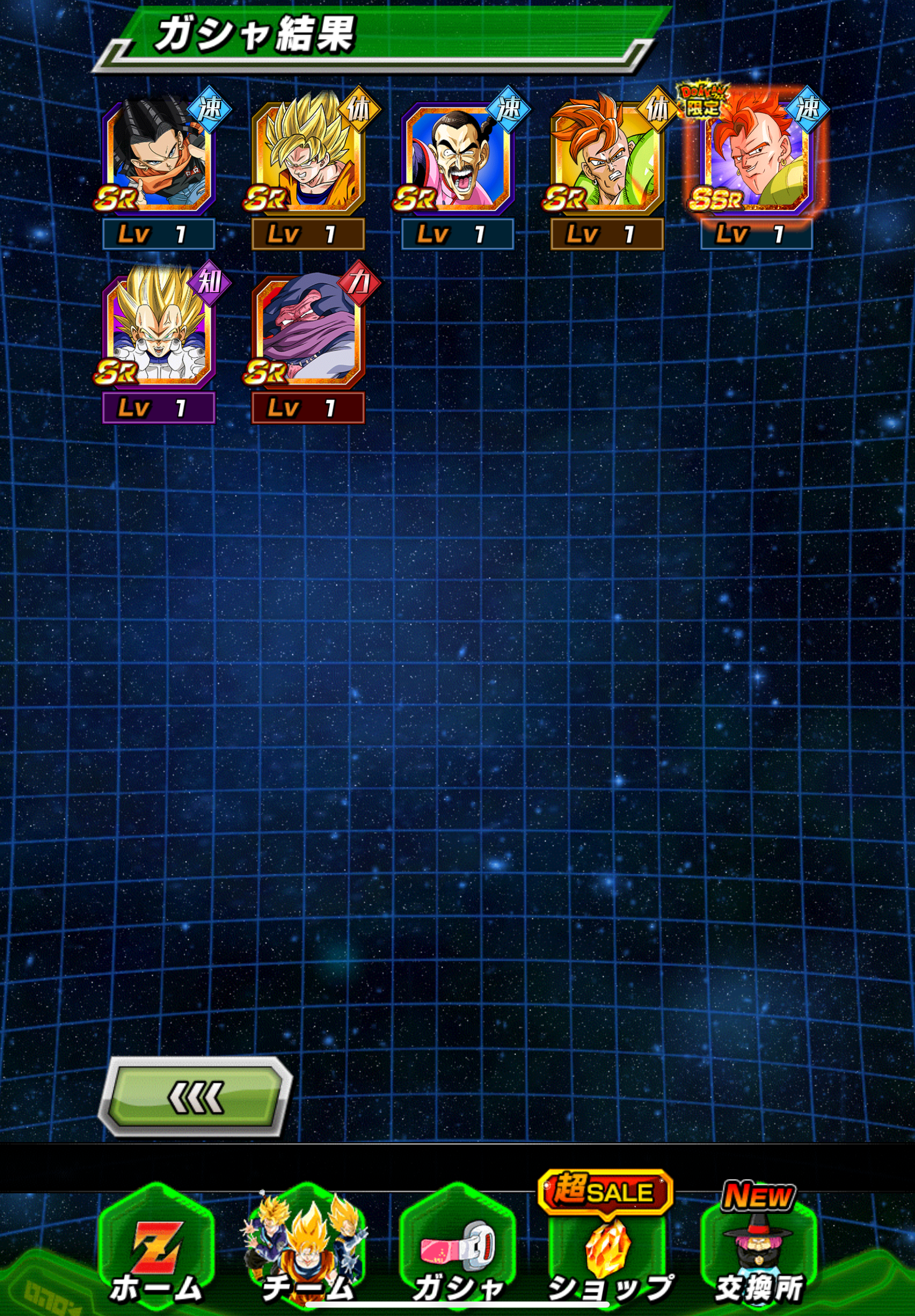
Task: Inspect the purple-cloaked creature SR card
Action: [308, 331]
